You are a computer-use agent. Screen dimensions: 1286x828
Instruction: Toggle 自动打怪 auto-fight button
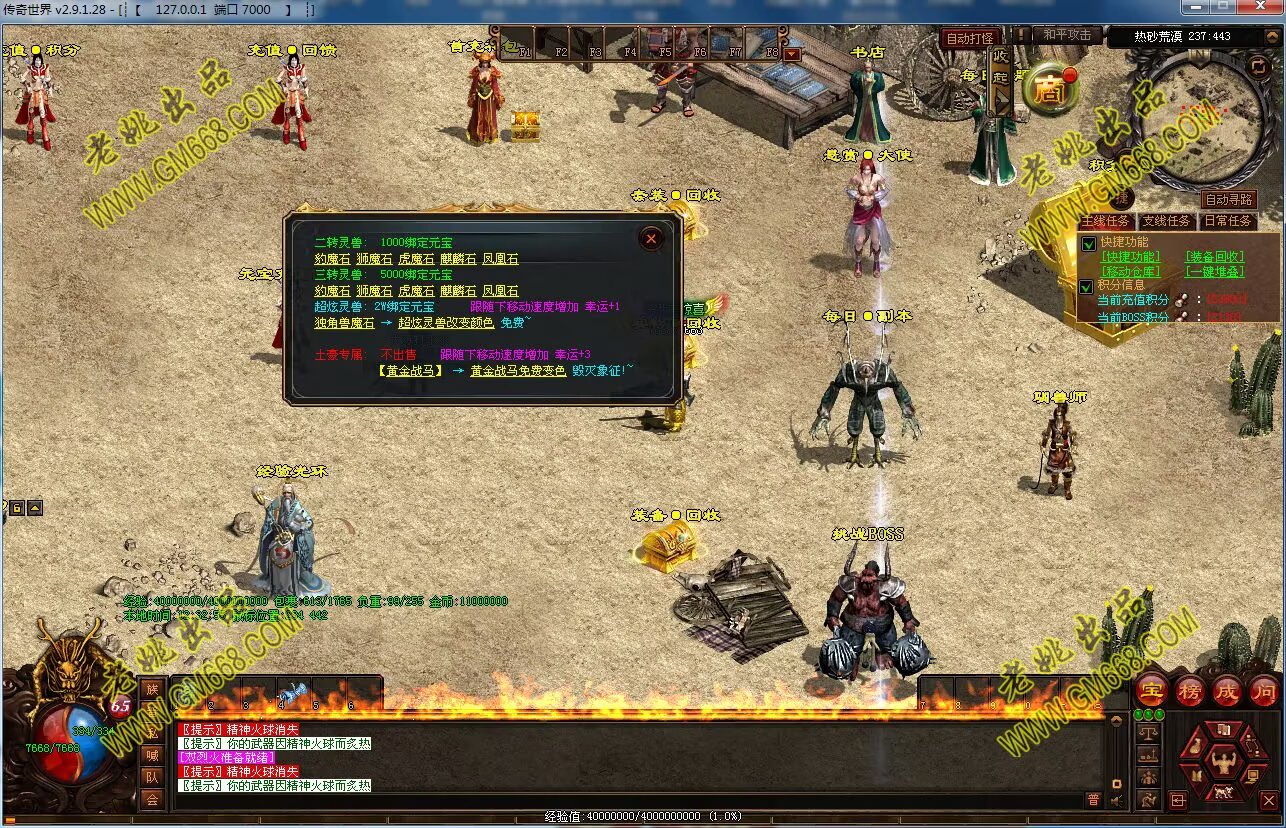(969, 39)
